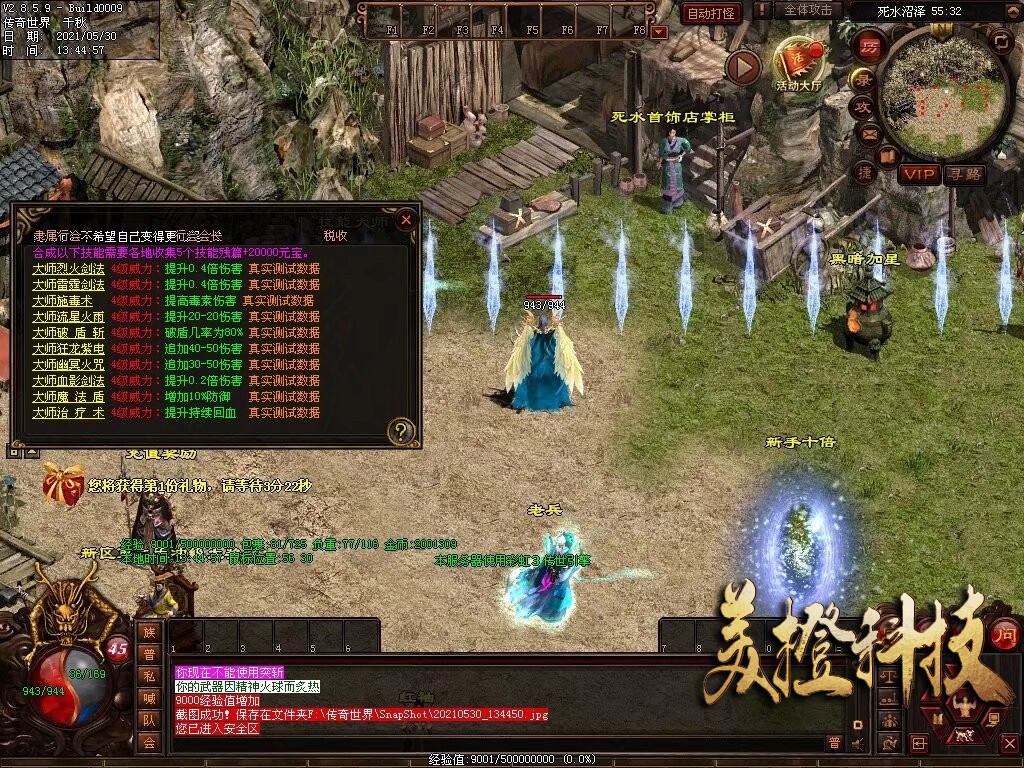Select the 队 team chat channel
Image resolution: width=1024 pixels, height=768 pixels.
pos(149,720)
